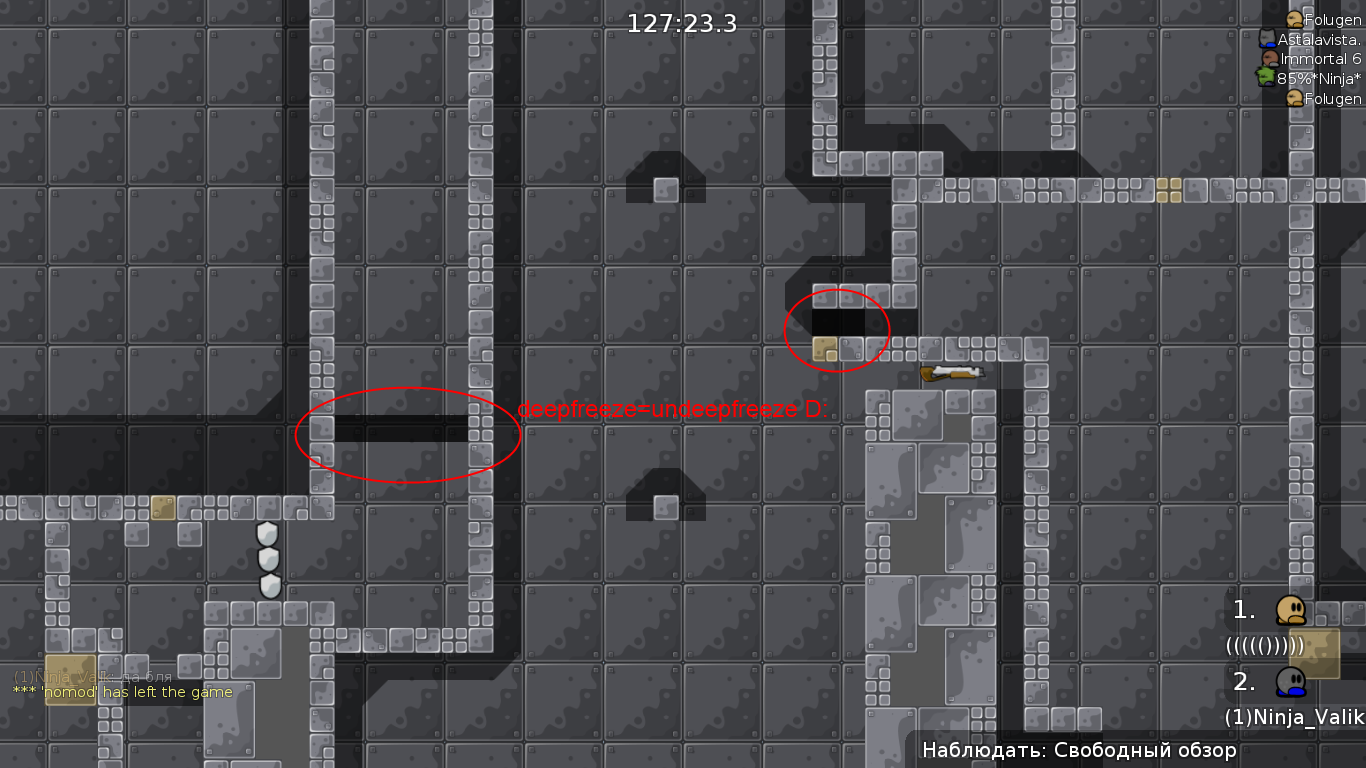Click the right red circle annotation
Viewport: 1366px width, 768px height.
[x=838, y=331]
